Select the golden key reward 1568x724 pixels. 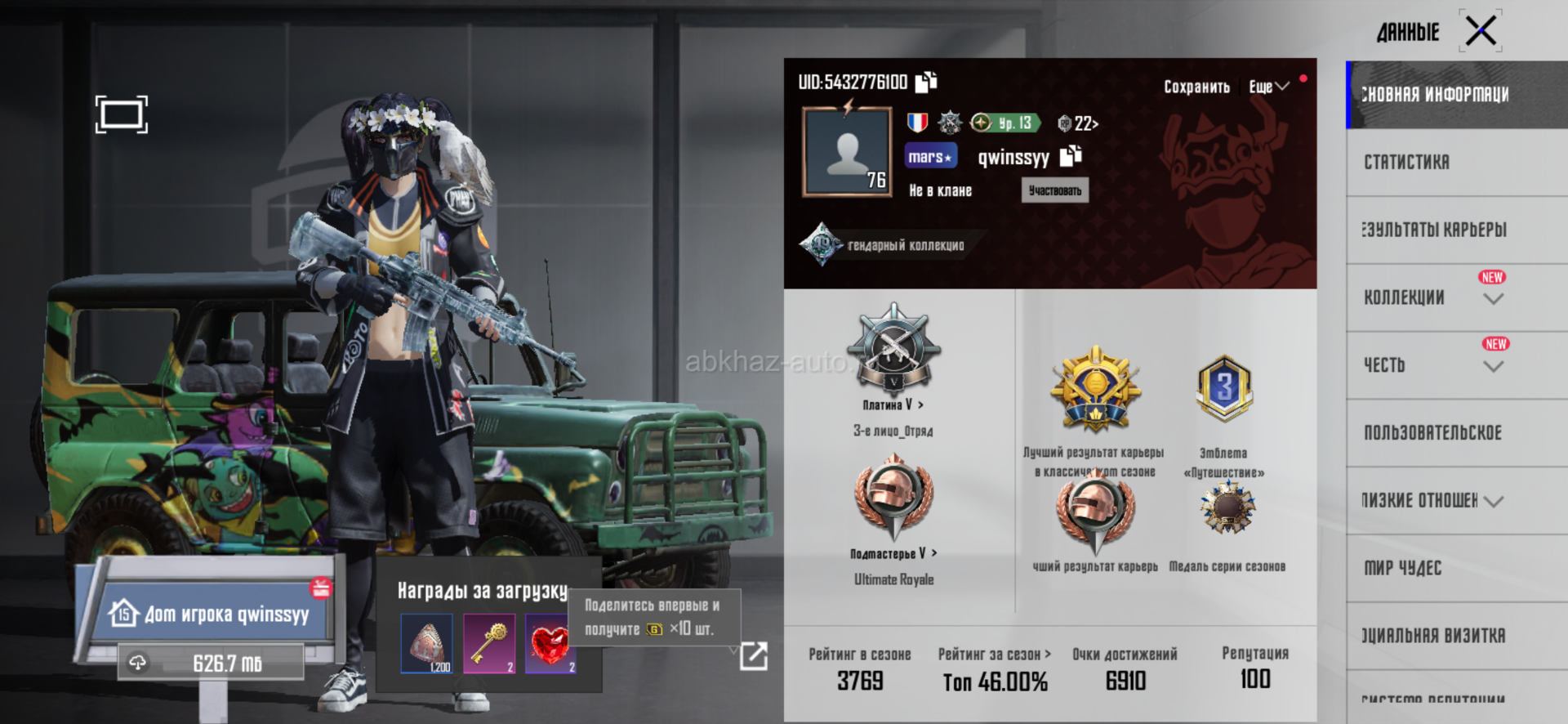pyautogui.click(x=489, y=644)
